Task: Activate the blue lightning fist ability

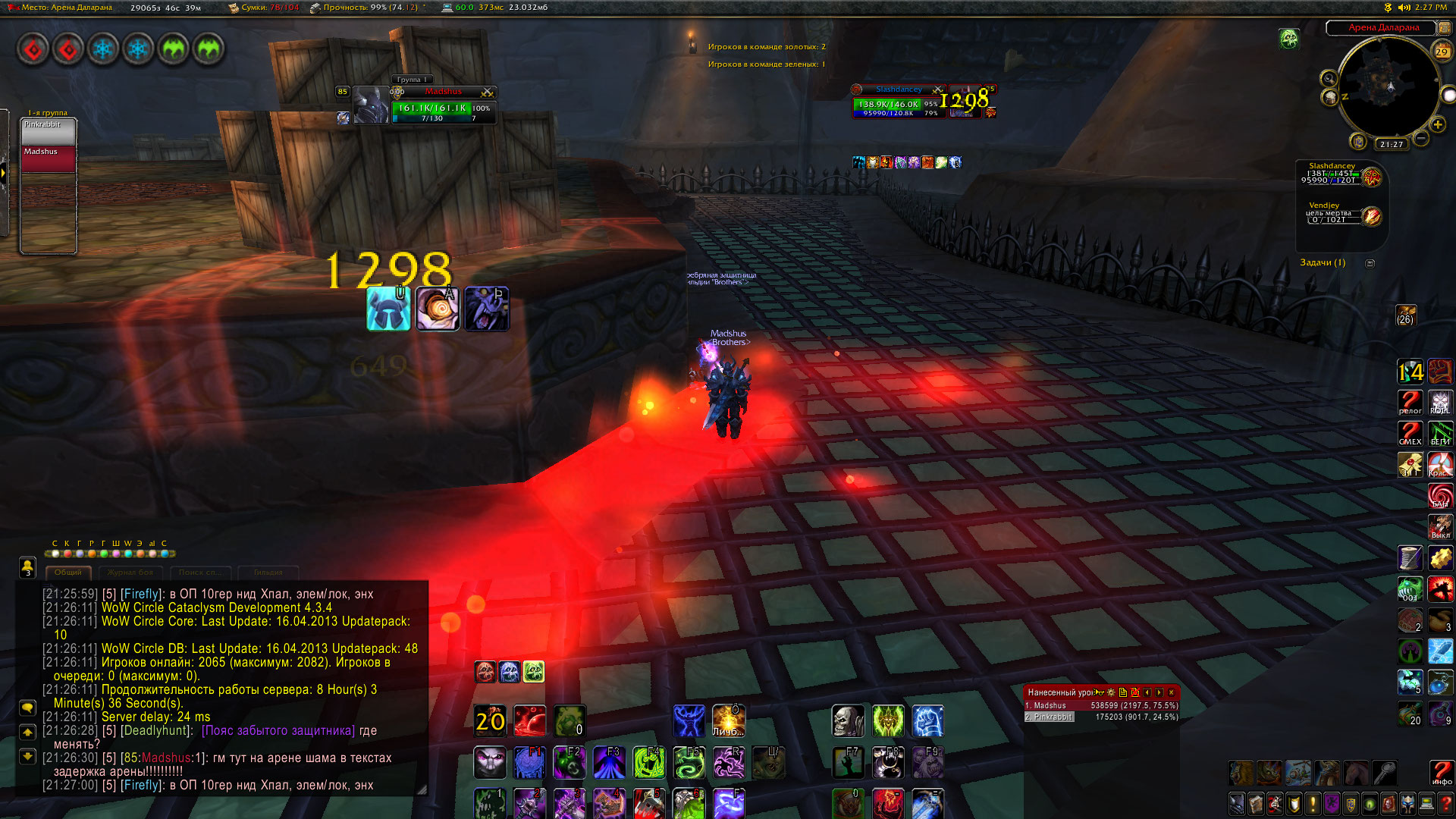Action: coord(927,720)
